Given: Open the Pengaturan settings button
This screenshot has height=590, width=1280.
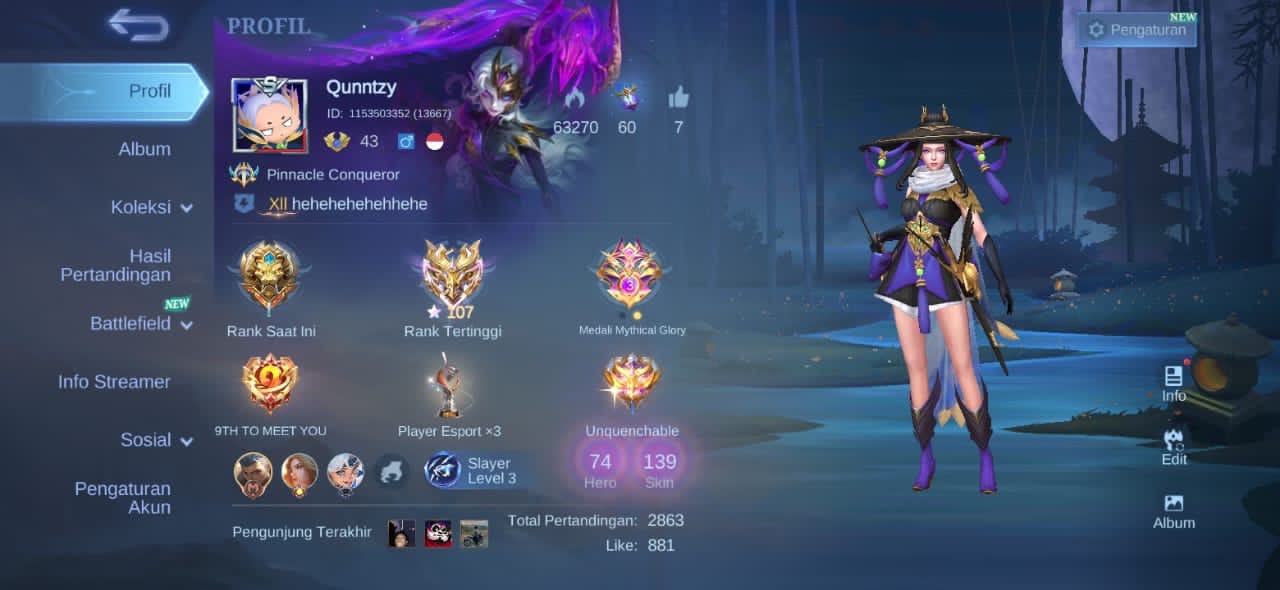Looking at the screenshot, I should click(1137, 30).
